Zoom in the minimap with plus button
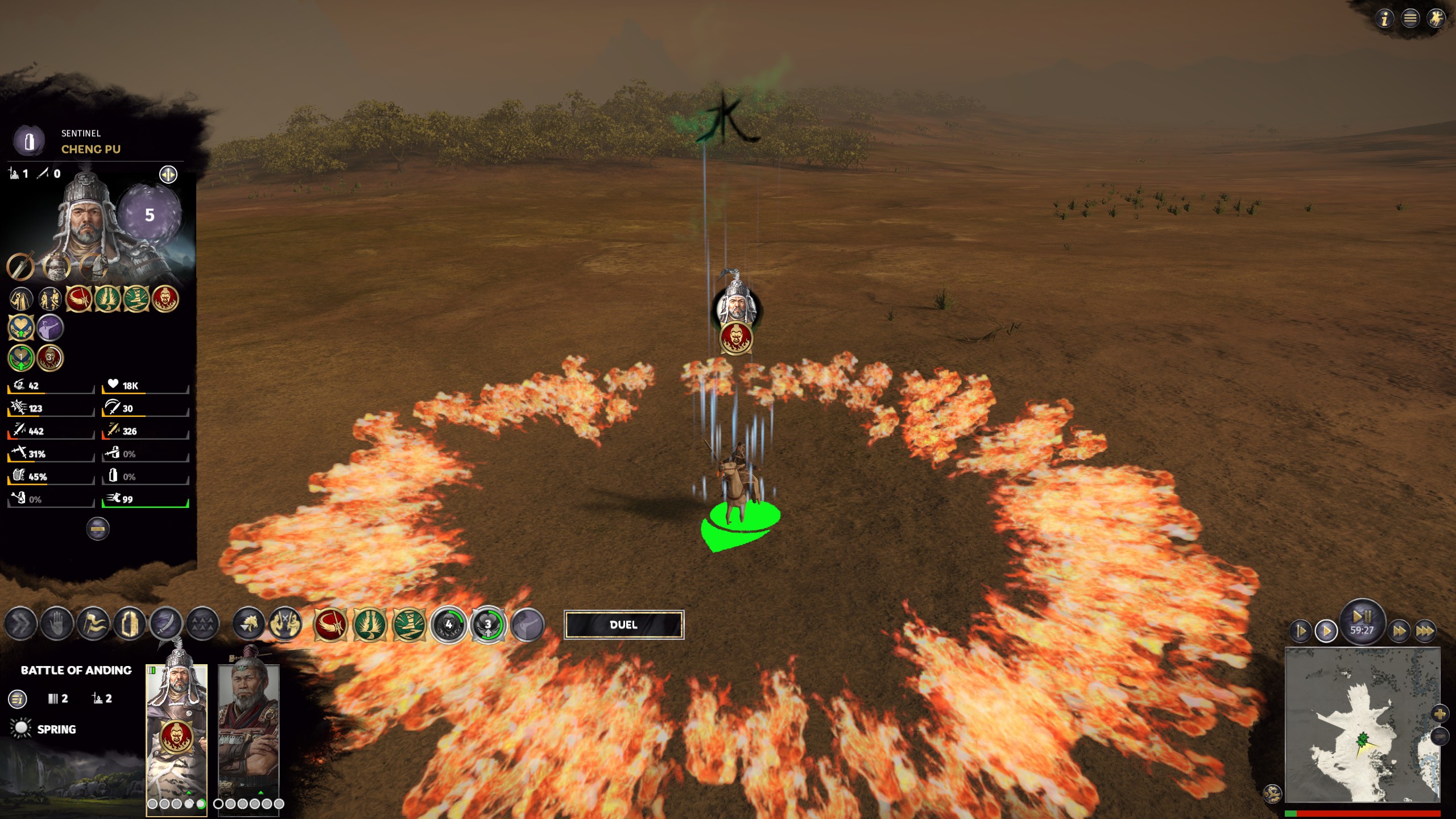The image size is (1456, 819). [1440, 713]
